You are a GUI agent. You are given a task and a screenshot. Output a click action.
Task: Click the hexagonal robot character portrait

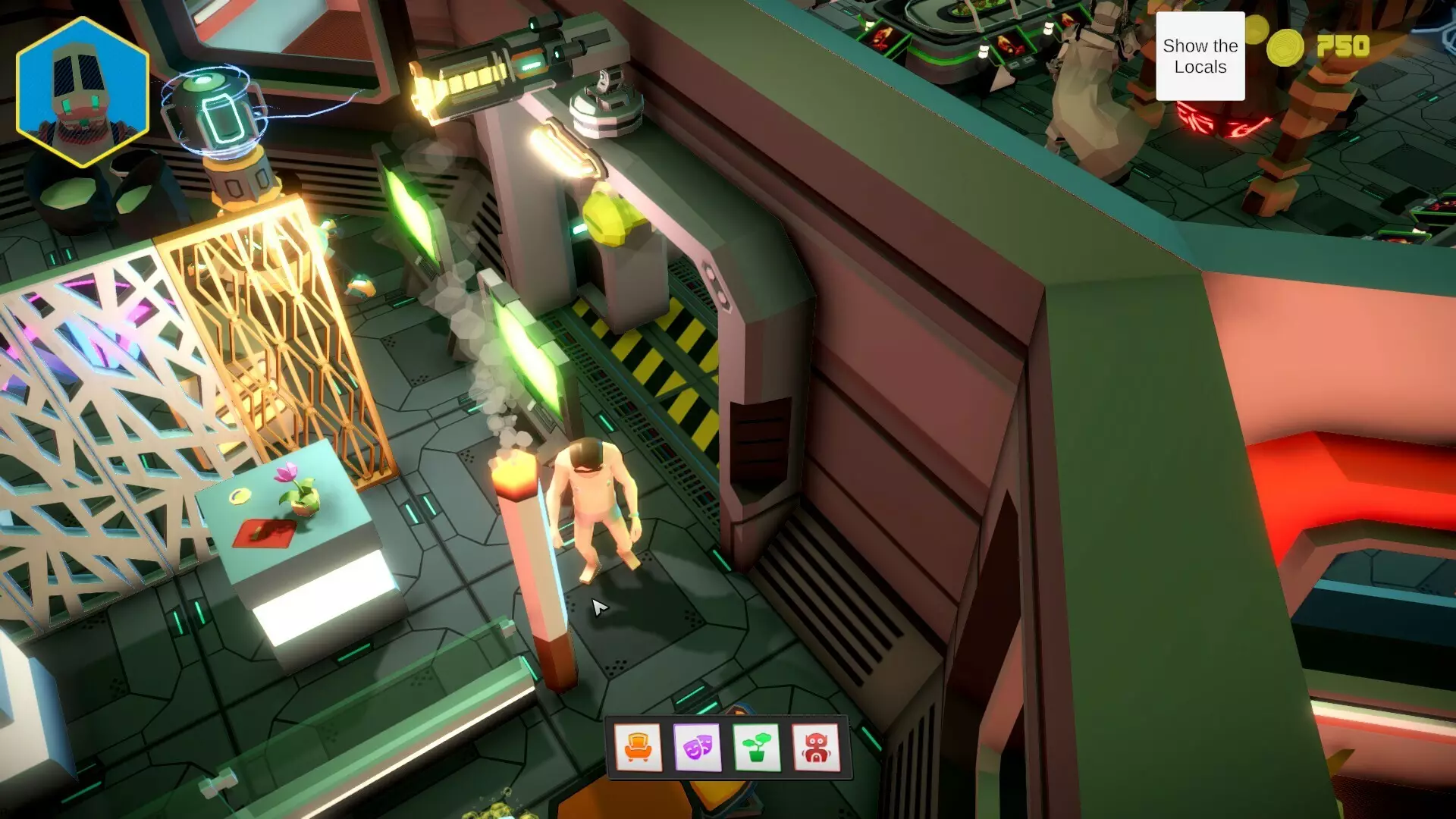pyautogui.click(x=82, y=93)
